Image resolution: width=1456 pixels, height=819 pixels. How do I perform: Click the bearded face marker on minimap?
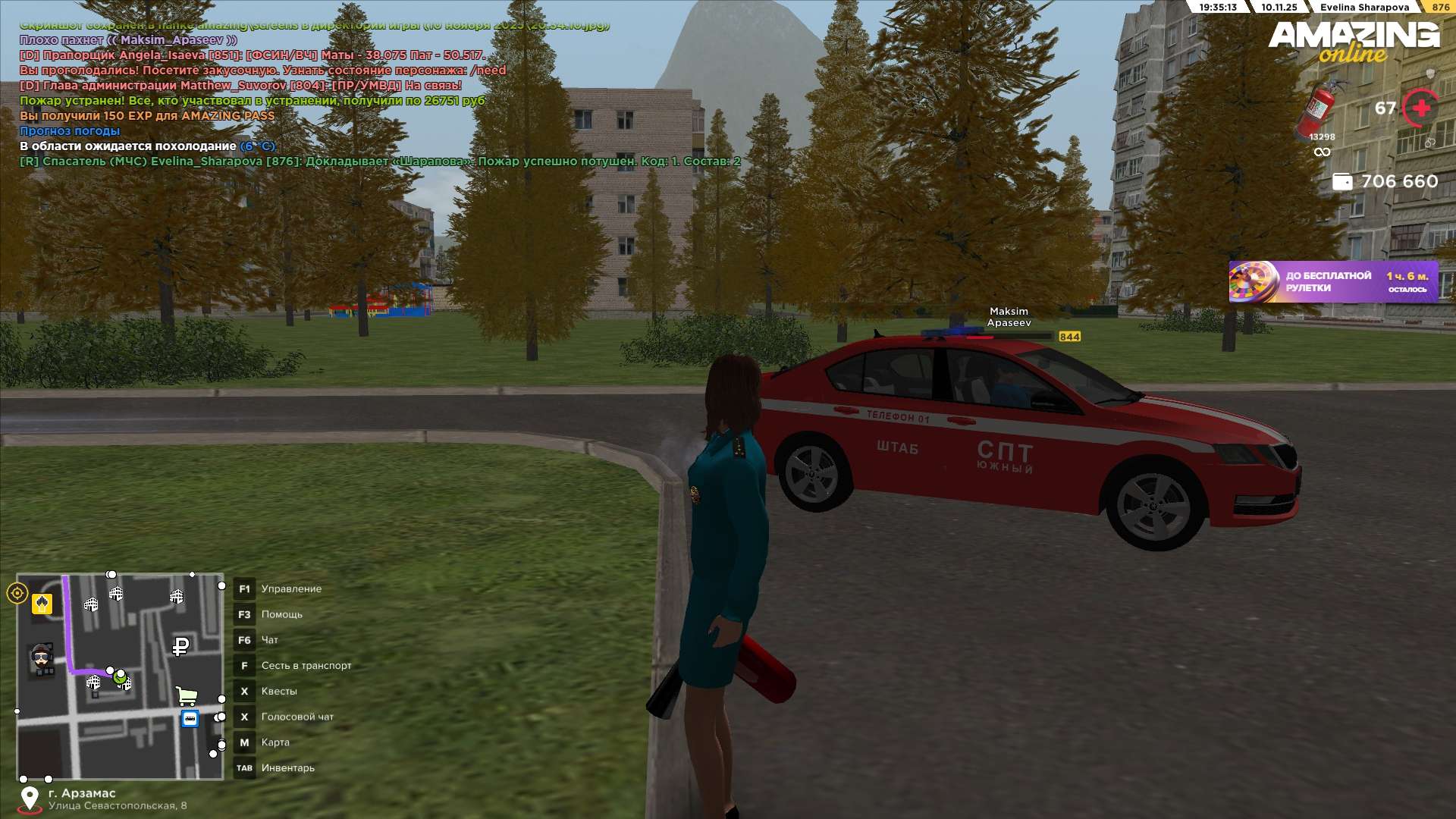click(42, 657)
